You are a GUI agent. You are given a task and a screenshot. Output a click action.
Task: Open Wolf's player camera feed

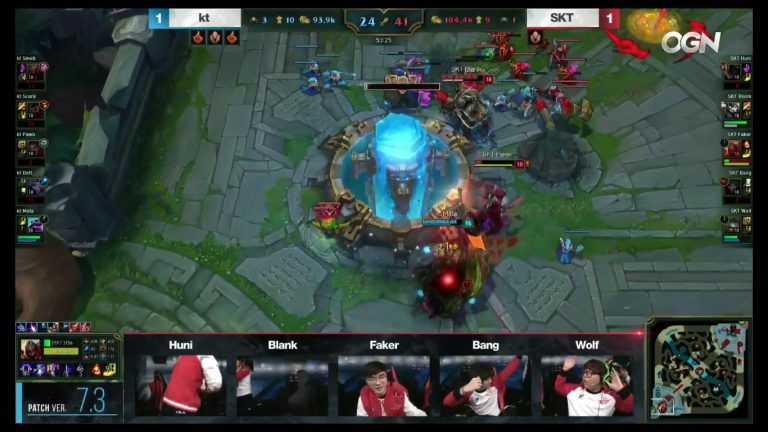(x=588, y=385)
